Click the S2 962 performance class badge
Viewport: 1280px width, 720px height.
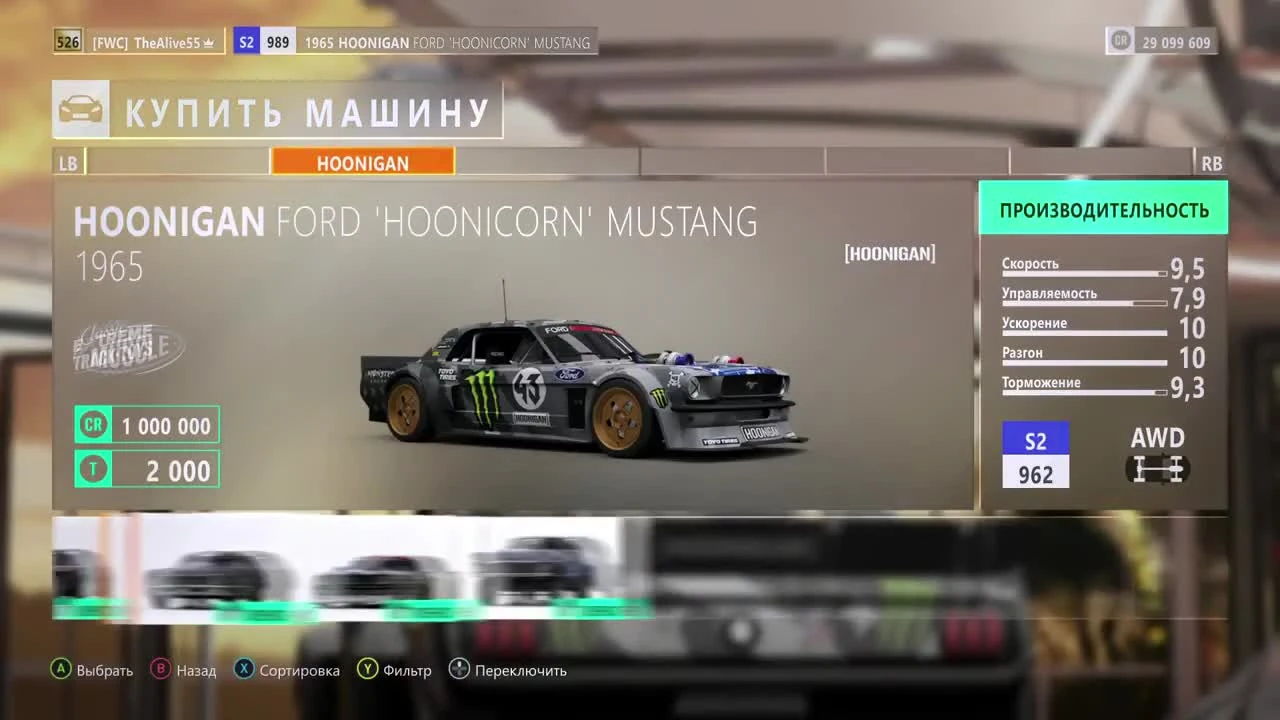coord(1035,454)
